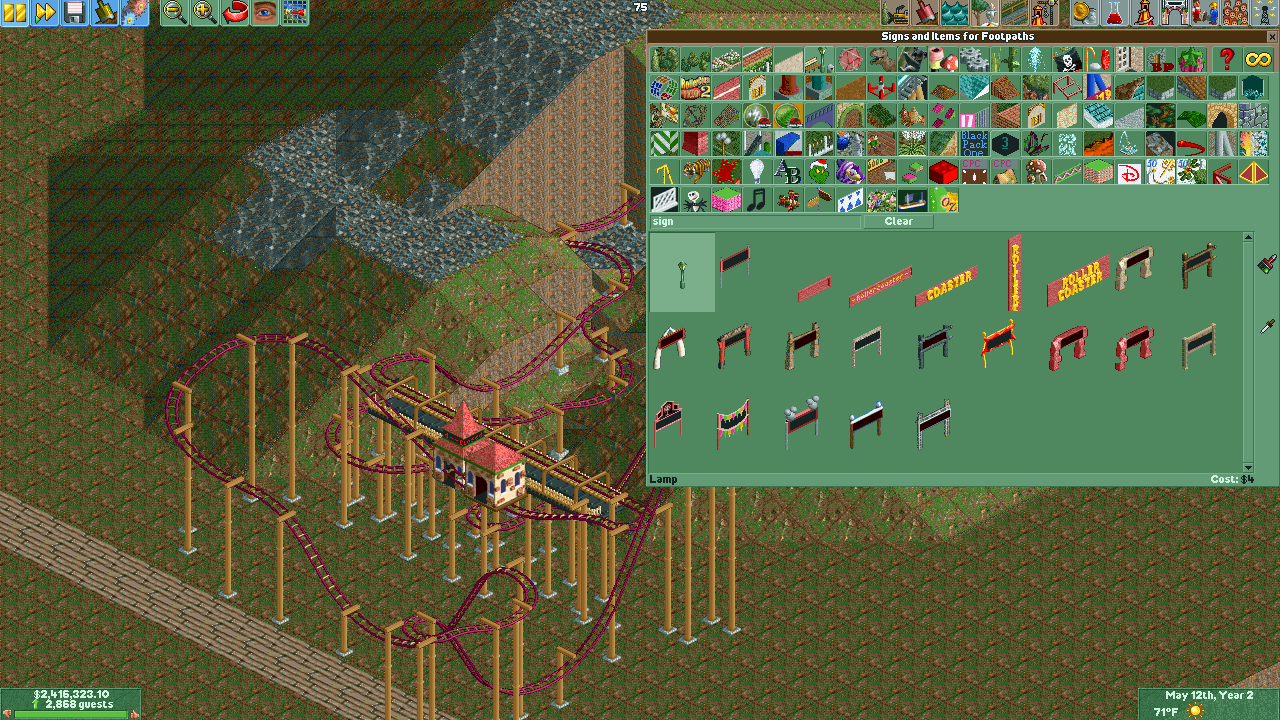Viewport: 1280px width, 720px height.
Task: Activate the scenery eyedropper picker
Action: (x=1268, y=326)
